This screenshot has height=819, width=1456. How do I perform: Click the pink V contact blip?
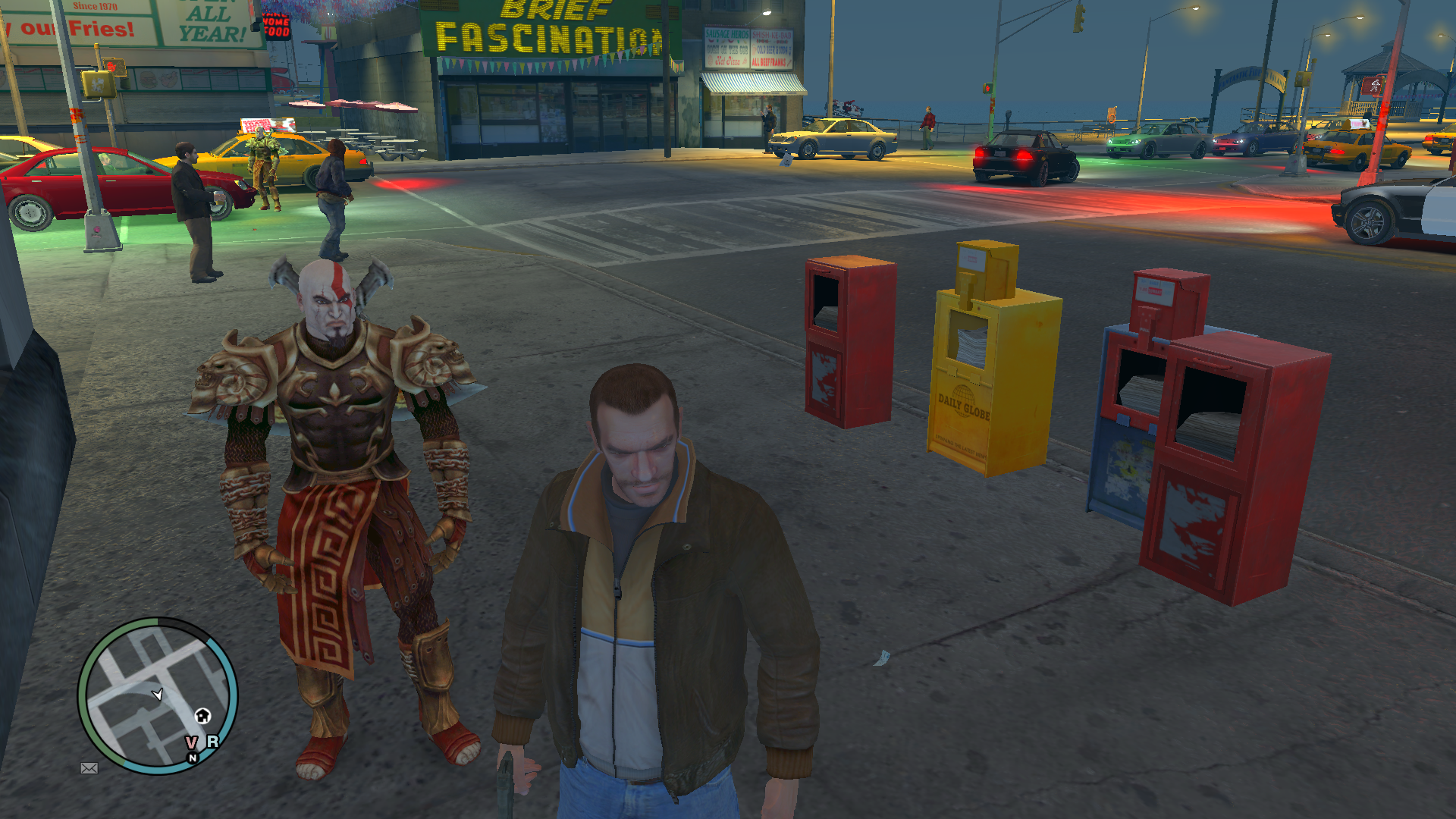pyautogui.click(x=191, y=742)
